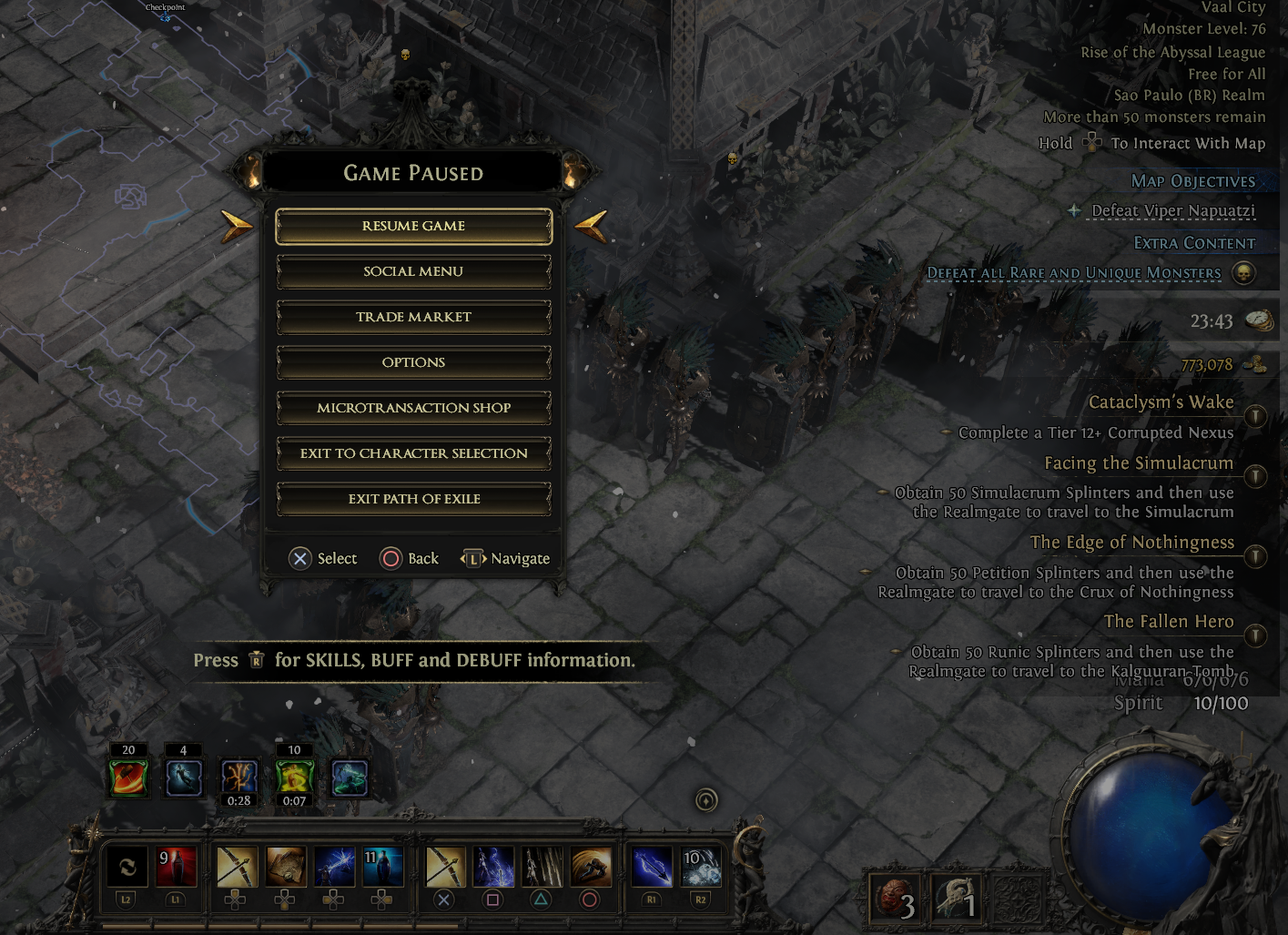Resume the paused game
This screenshot has height=935, width=1288.
tap(413, 226)
